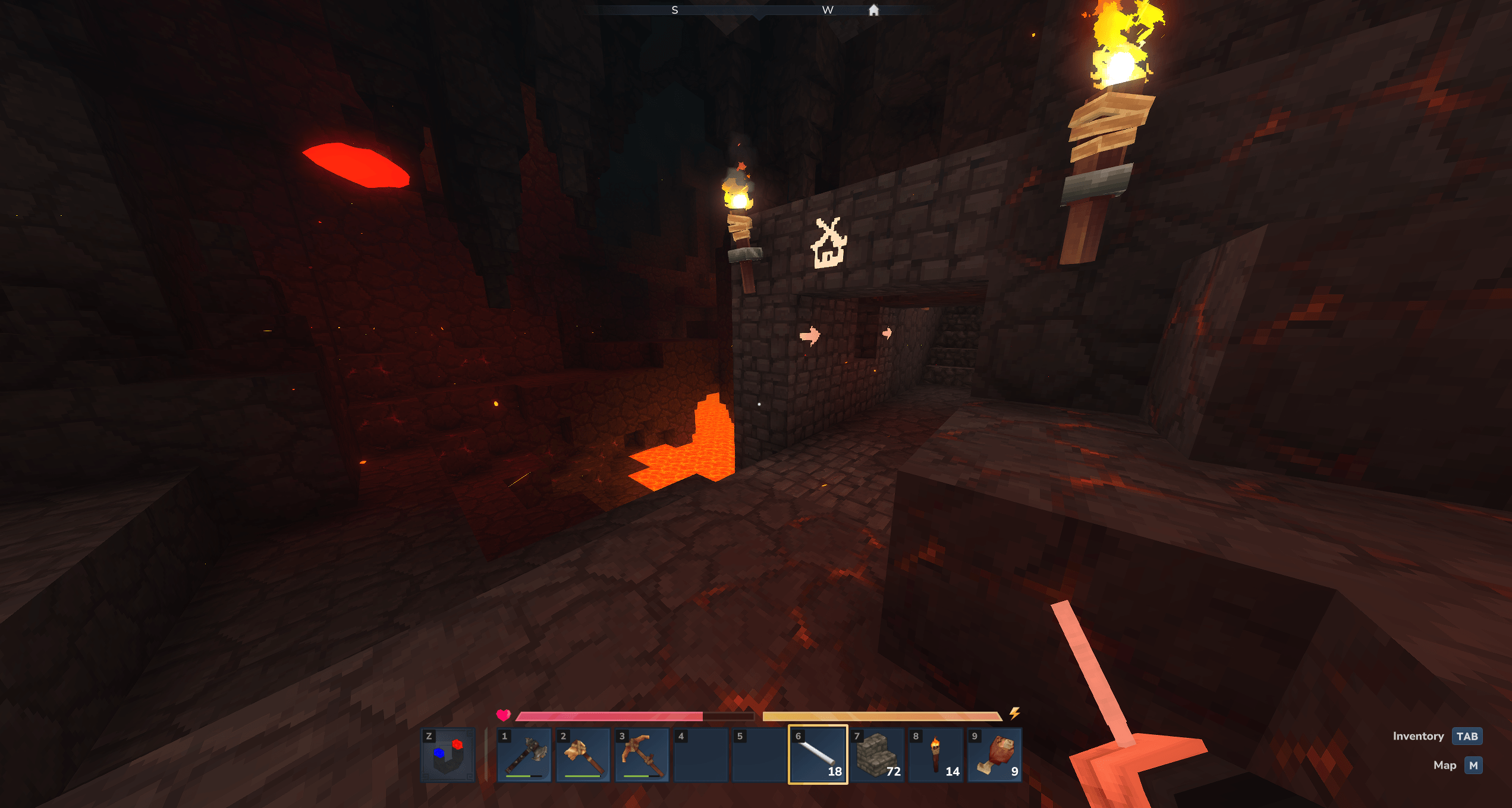Pick the stone brick stairs stack
1512x808 pixels.
tap(877, 755)
